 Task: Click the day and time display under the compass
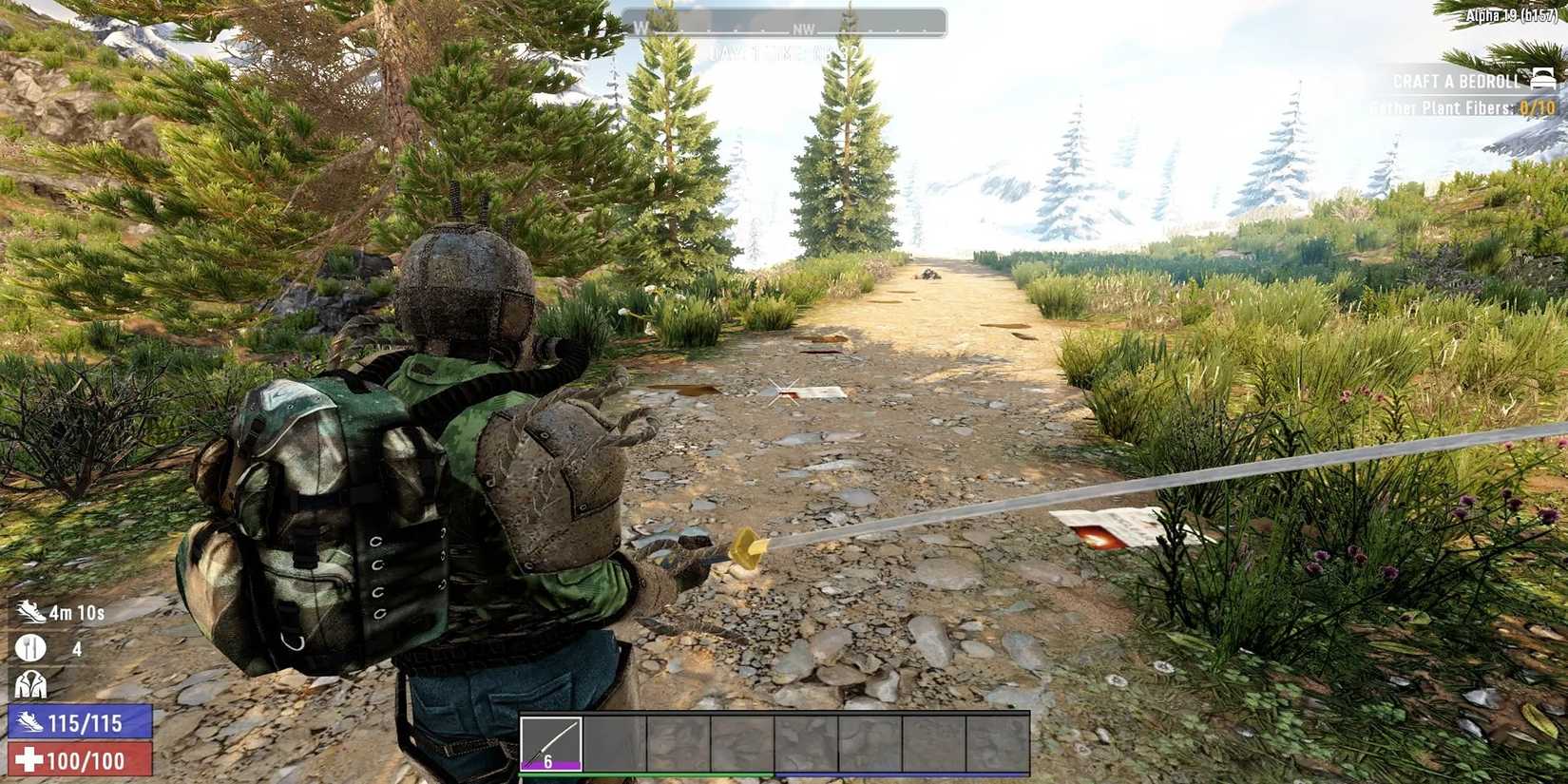coord(784,52)
